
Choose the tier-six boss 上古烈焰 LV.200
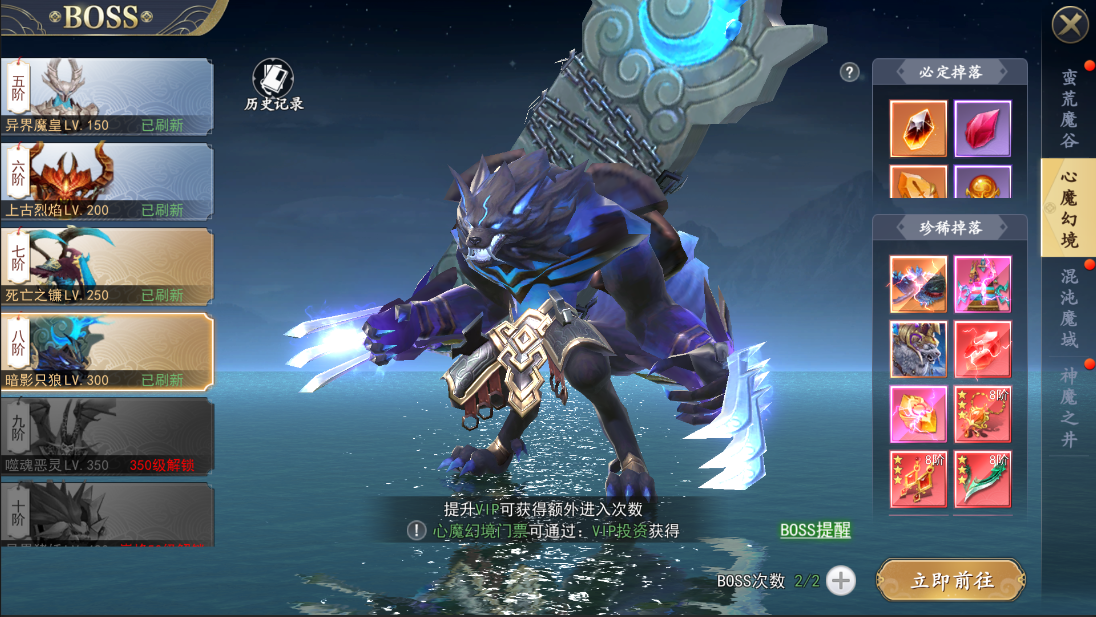(107, 182)
